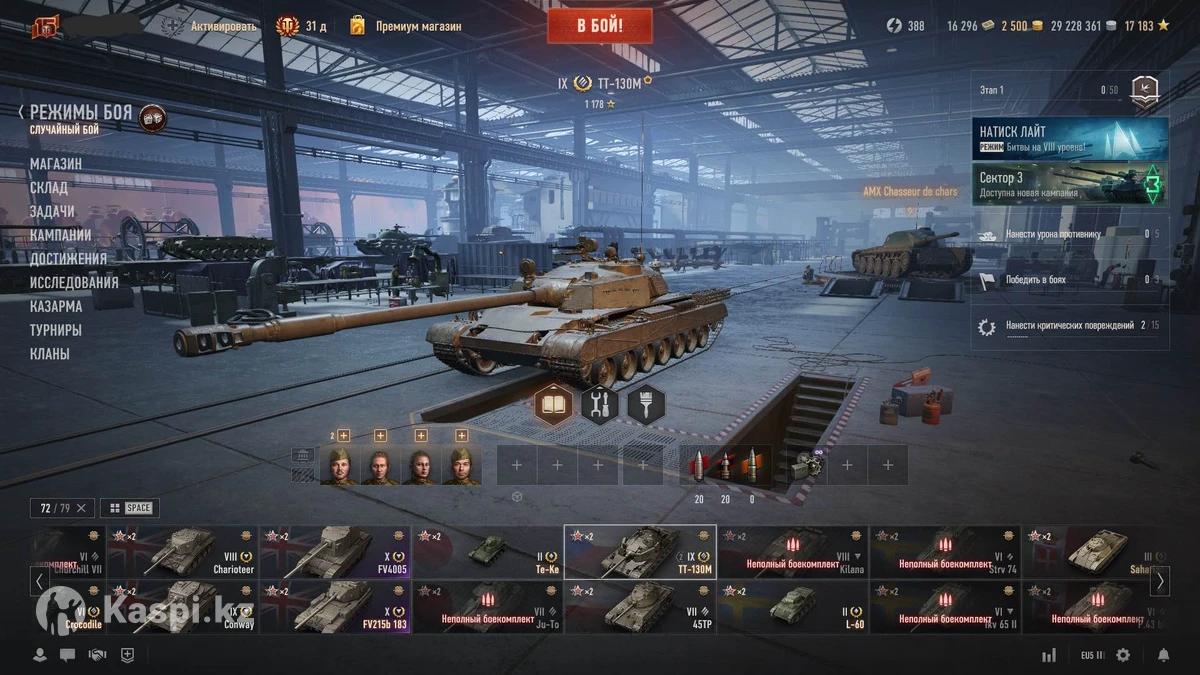Select the FV4005 tank in carousel

point(335,552)
